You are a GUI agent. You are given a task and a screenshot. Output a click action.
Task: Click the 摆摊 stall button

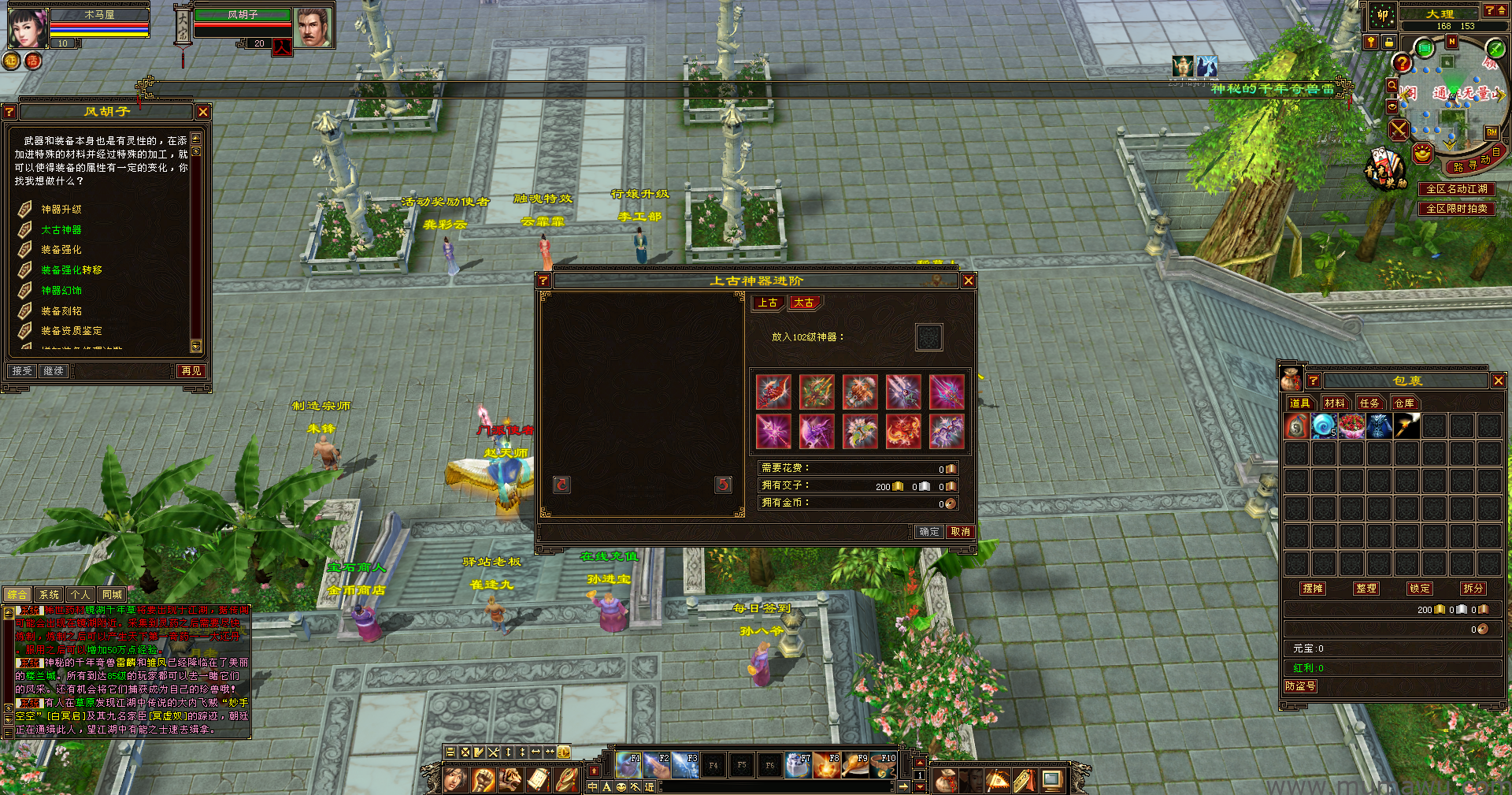pyautogui.click(x=1313, y=589)
